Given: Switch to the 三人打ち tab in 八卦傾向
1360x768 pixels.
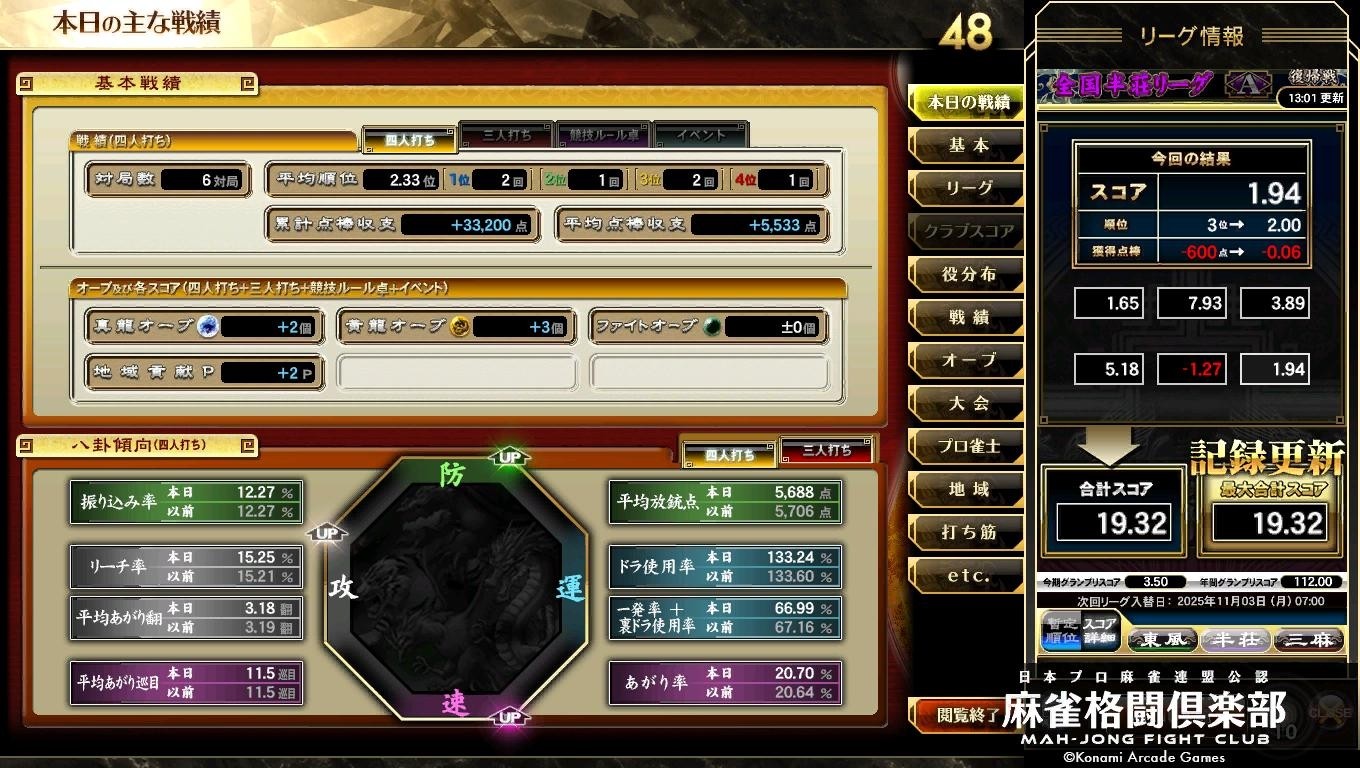Looking at the screenshot, I should point(827,450).
